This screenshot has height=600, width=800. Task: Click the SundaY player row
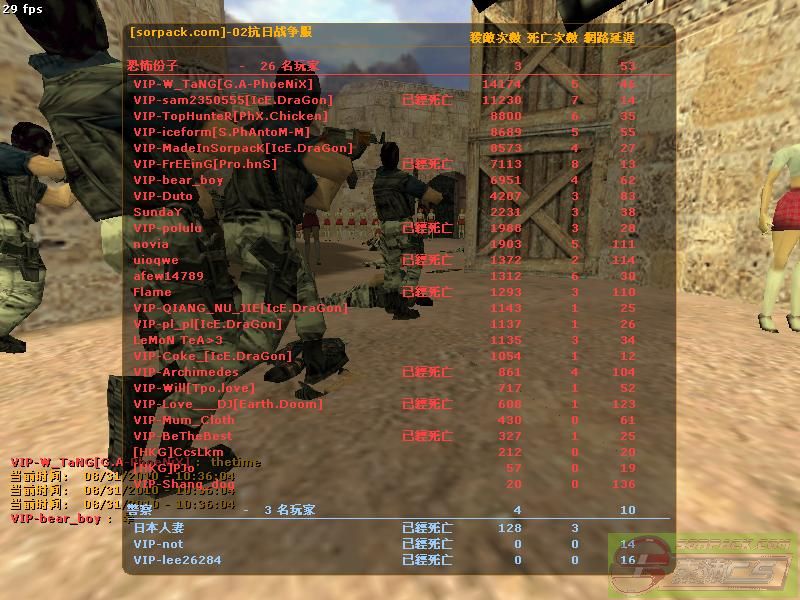tap(158, 212)
